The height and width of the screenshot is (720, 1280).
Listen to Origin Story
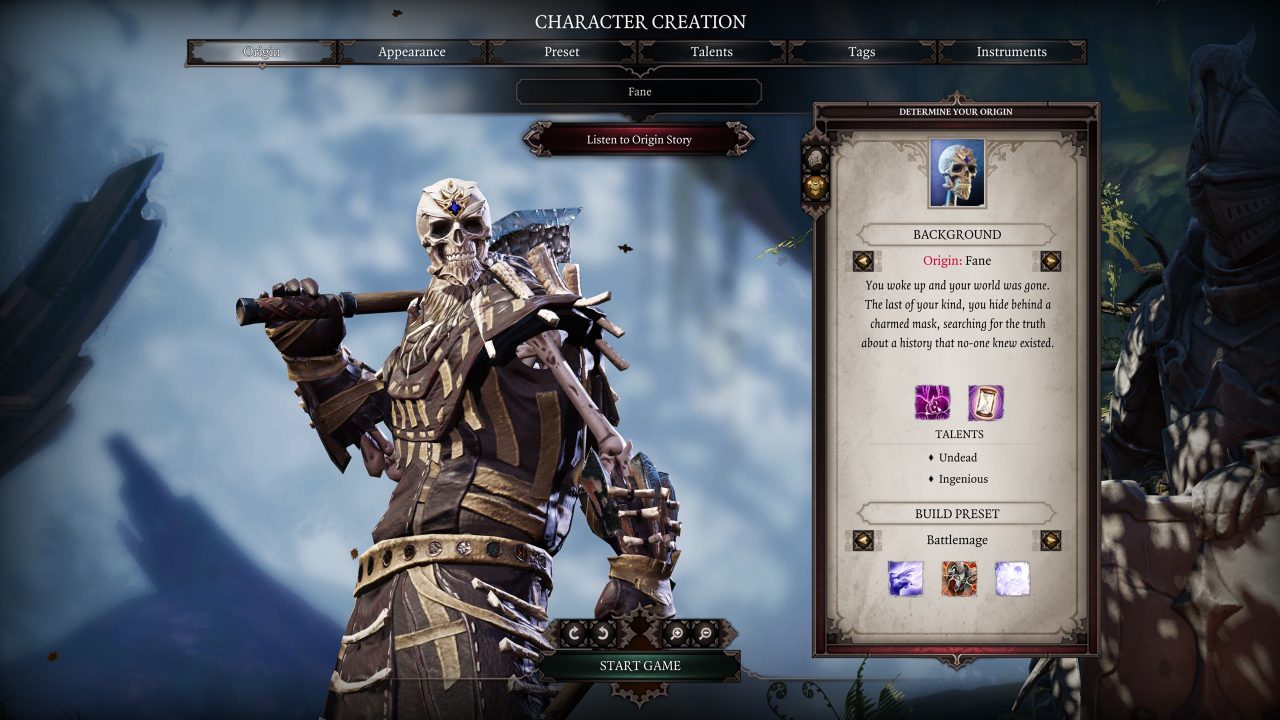click(639, 140)
